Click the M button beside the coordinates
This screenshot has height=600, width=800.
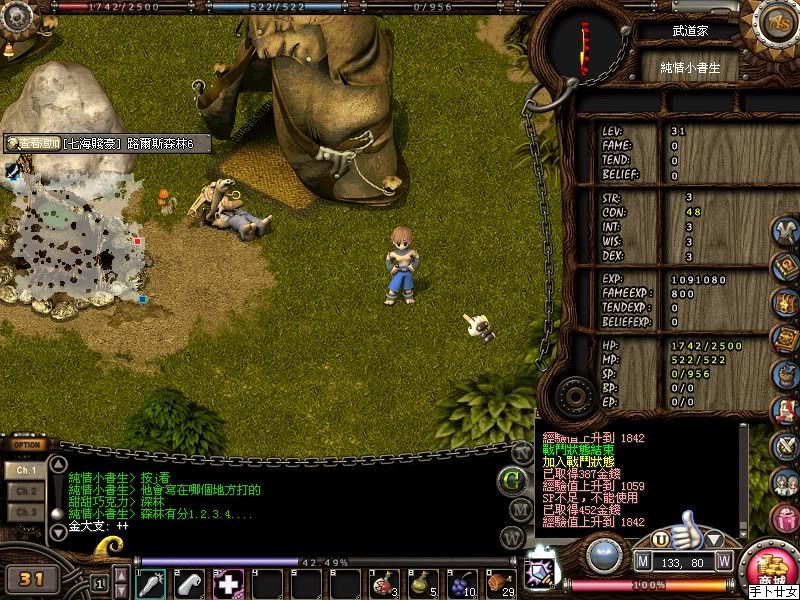[643, 560]
